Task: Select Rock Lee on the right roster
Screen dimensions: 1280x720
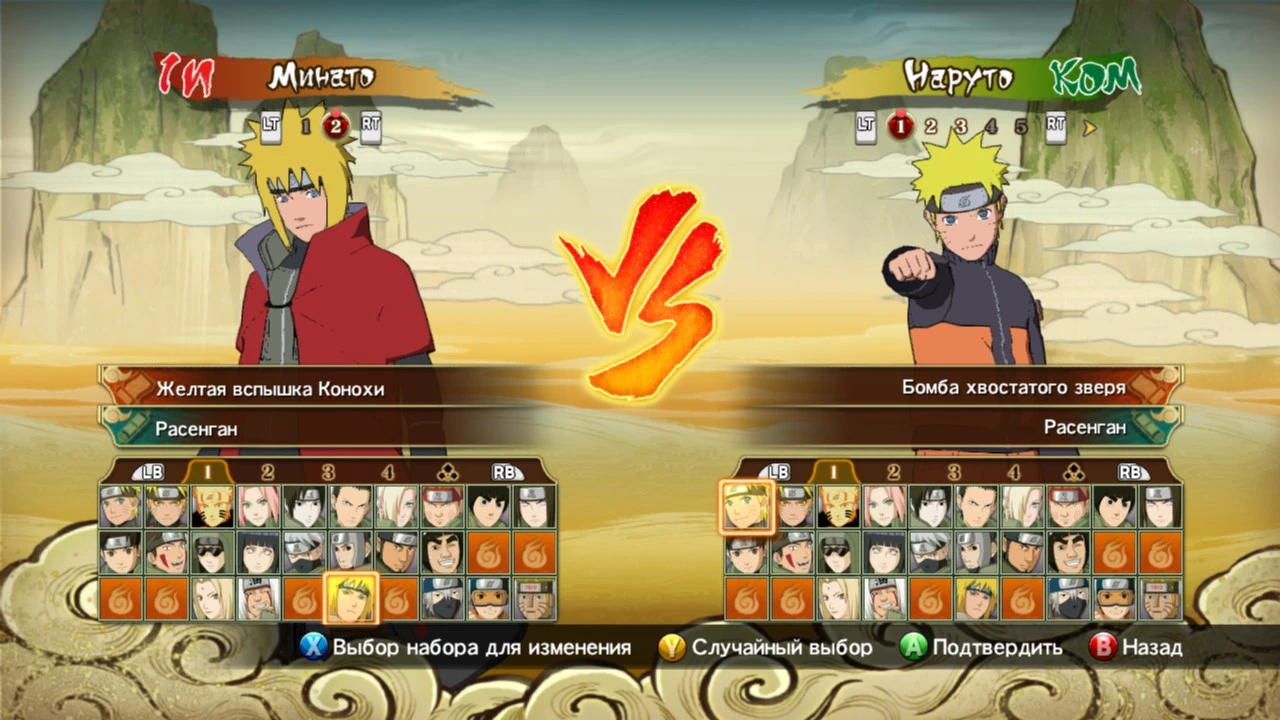Action: (x=1113, y=505)
